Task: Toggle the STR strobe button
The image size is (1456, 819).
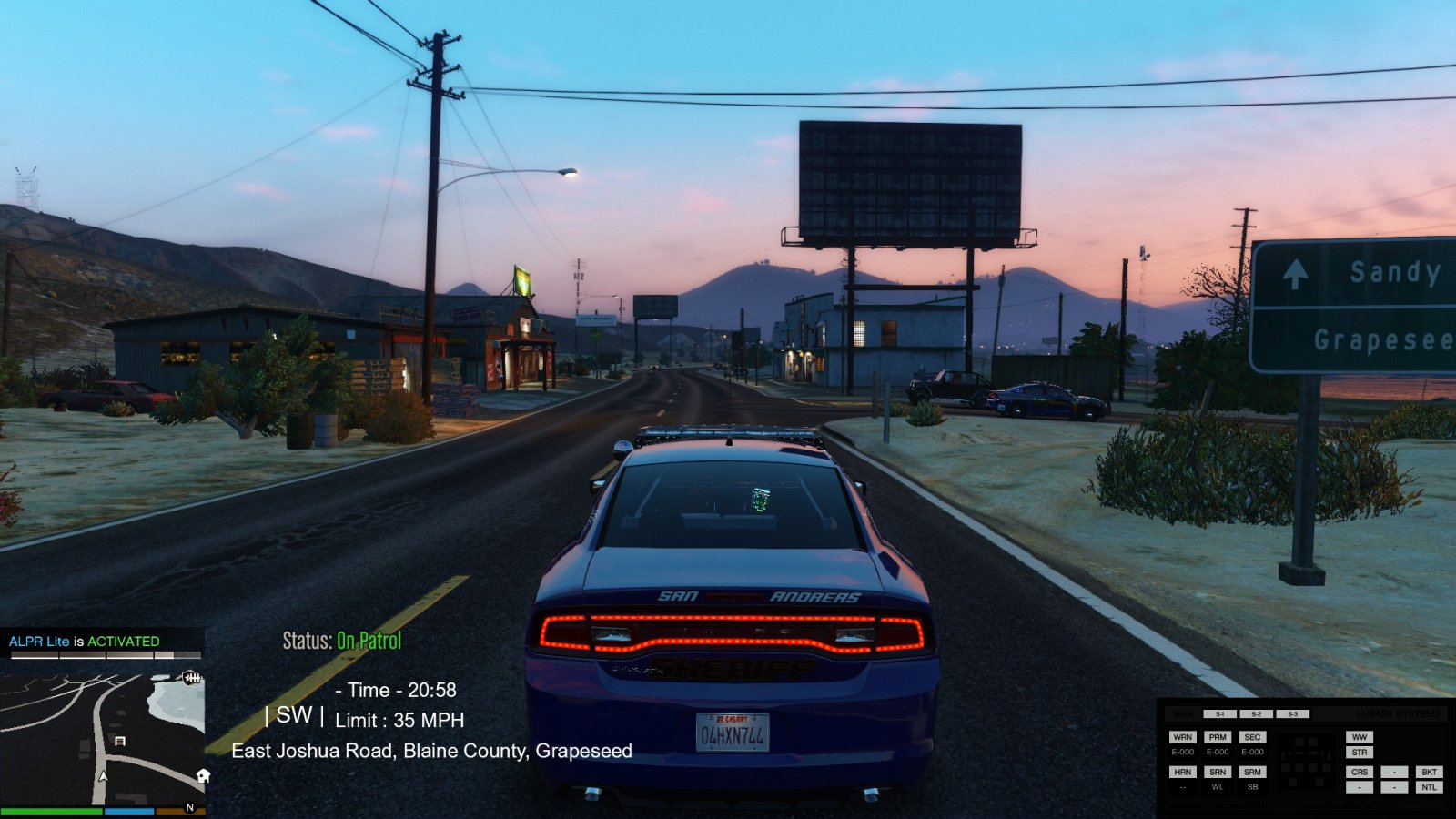Action: 1360,753
